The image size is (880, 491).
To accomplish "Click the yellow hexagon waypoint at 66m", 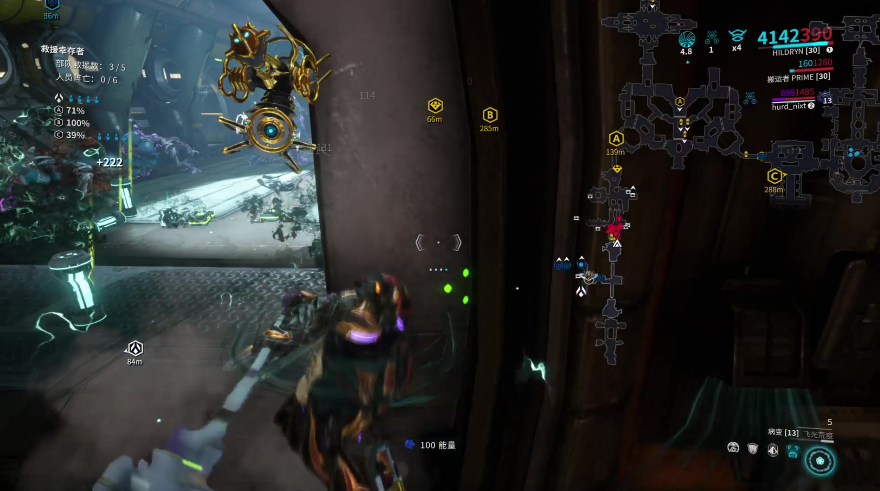I will click(435, 105).
